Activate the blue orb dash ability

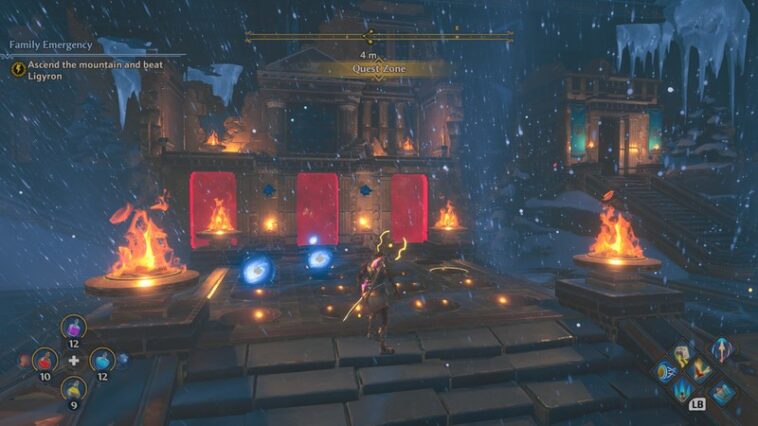(x=663, y=372)
